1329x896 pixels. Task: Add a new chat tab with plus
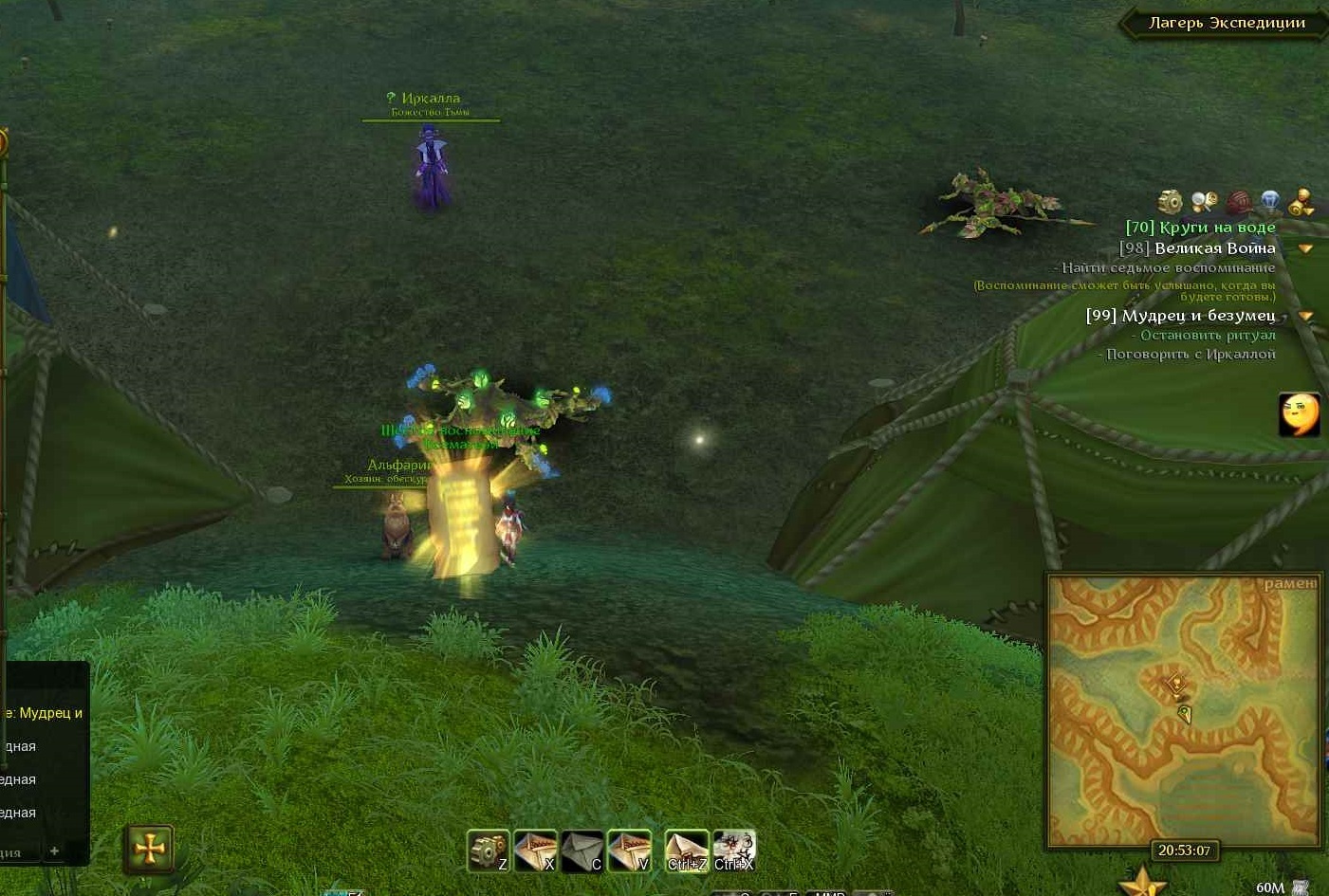coord(54,851)
